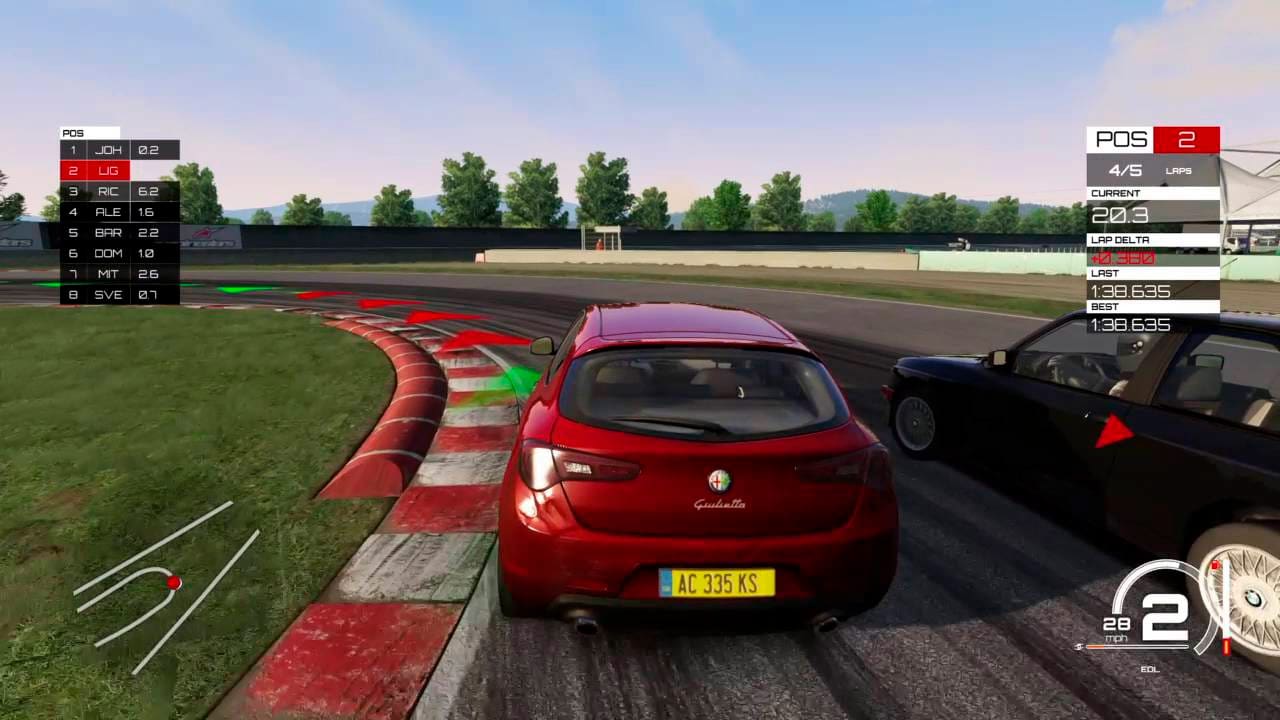Click driver RIC in the leaderboard

(x=110, y=191)
